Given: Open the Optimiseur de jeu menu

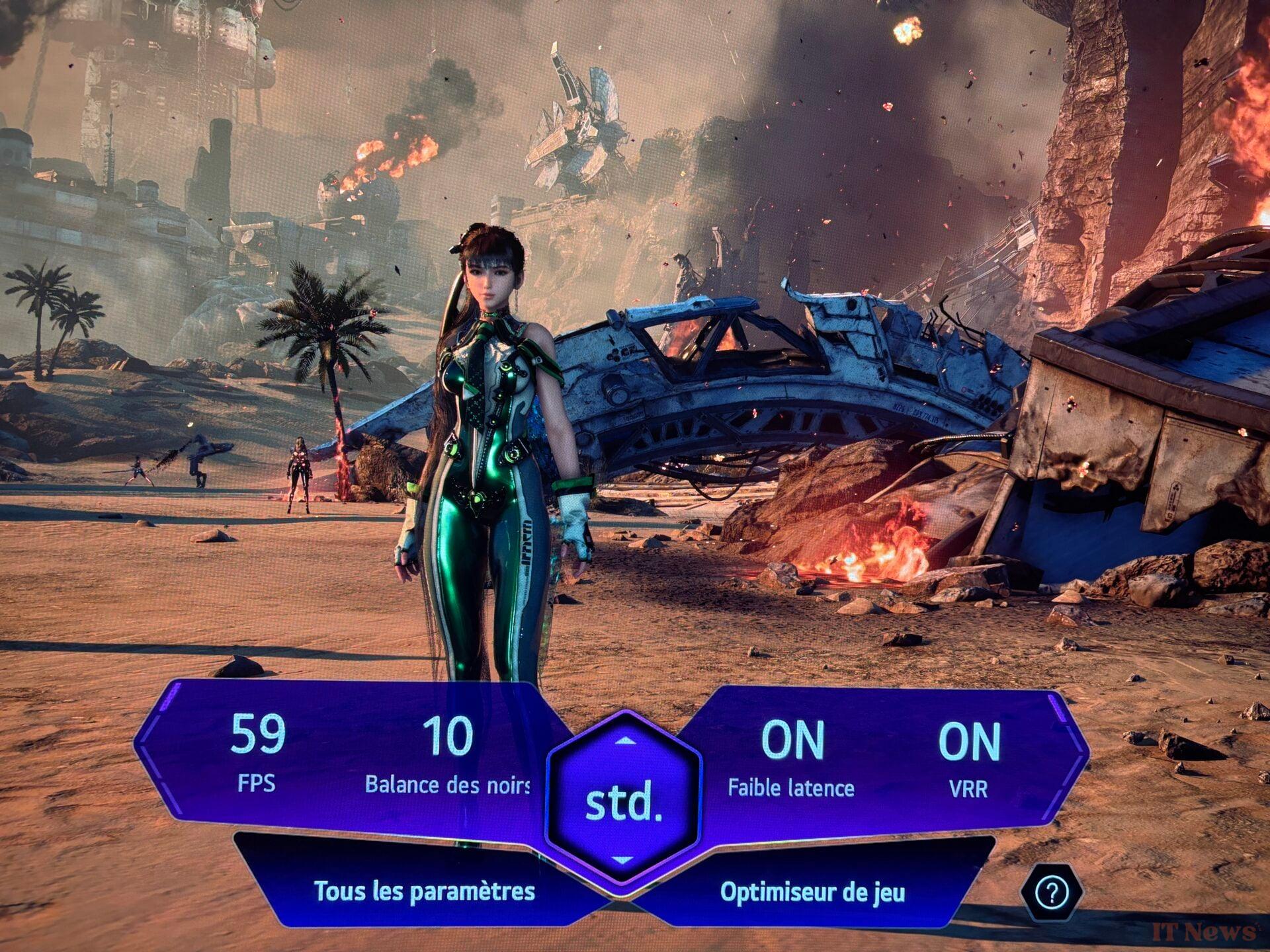Looking at the screenshot, I should pos(812,892).
